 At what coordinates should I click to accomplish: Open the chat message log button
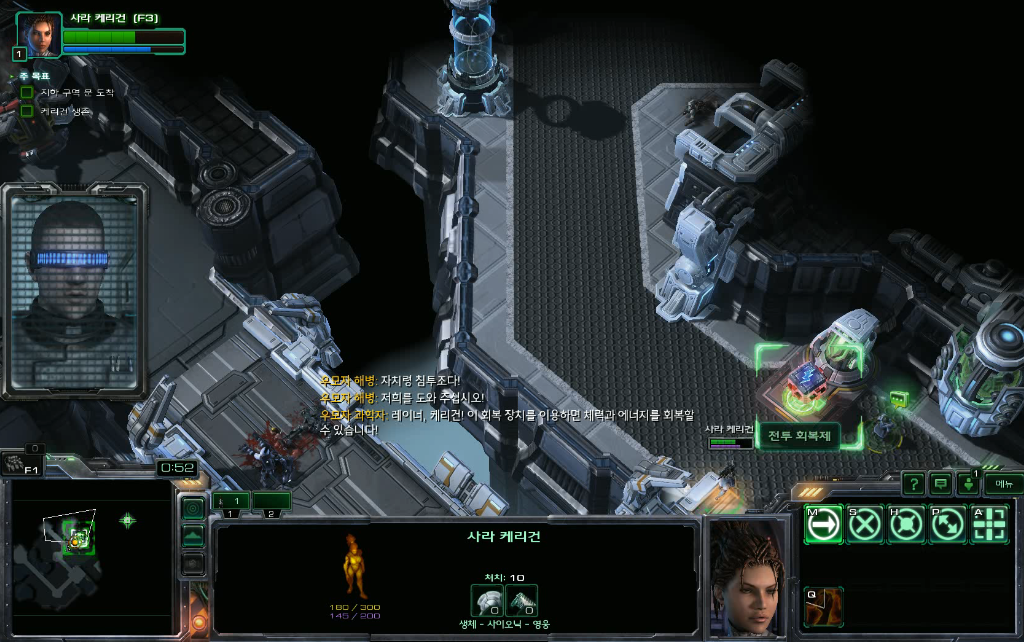click(941, 484)
